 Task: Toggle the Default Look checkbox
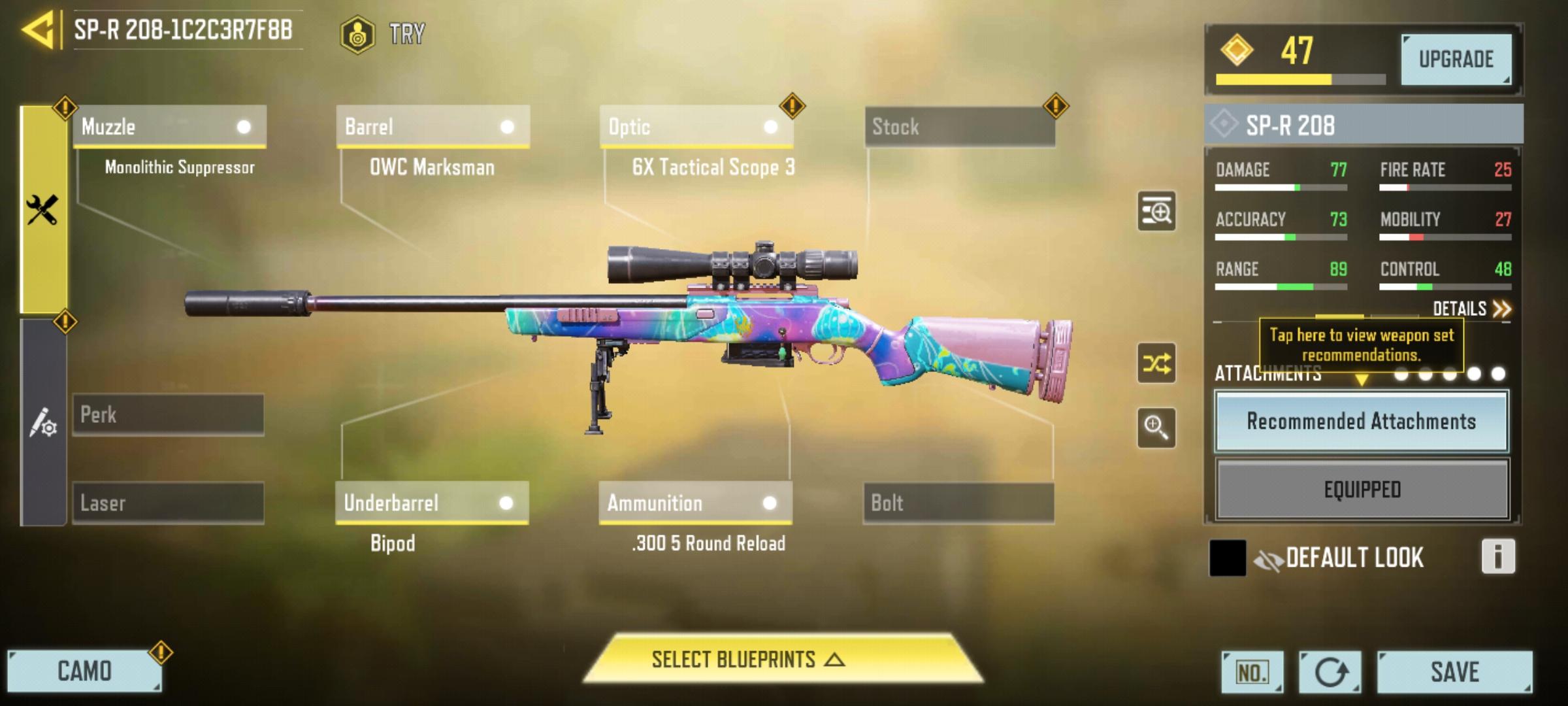[1229, 557]
